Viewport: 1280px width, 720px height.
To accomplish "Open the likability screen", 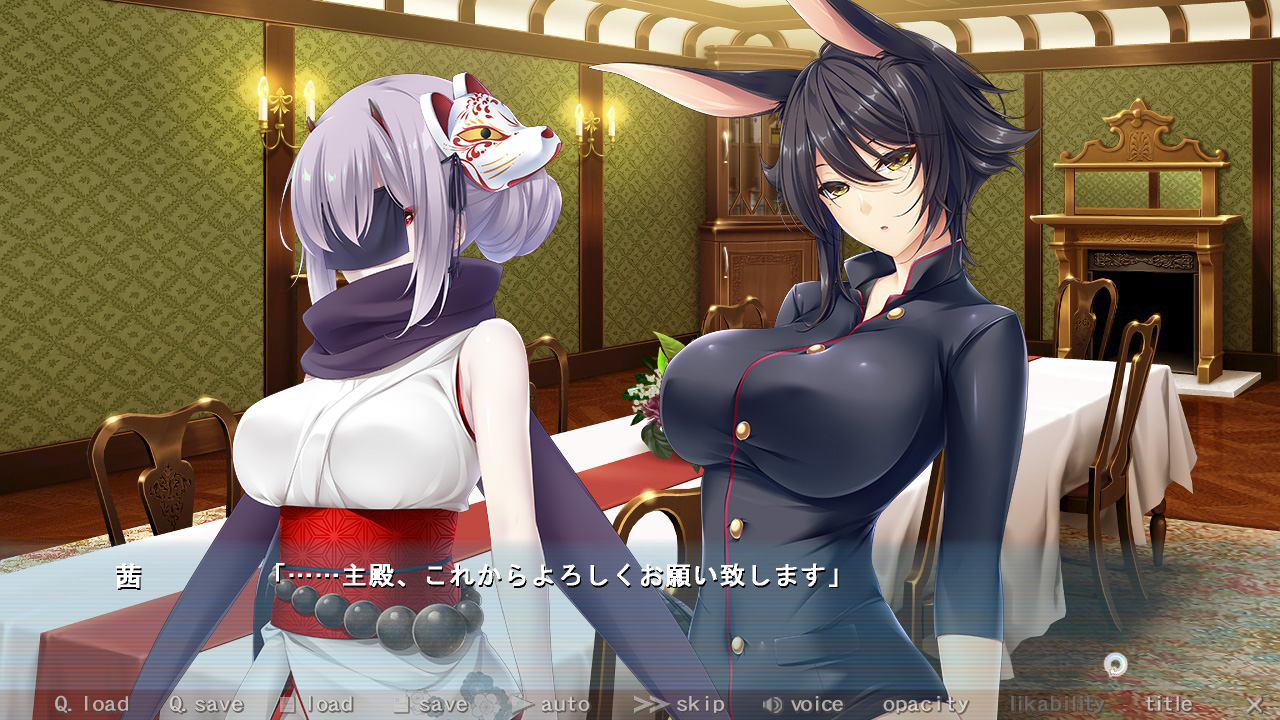I will 1056,704.
